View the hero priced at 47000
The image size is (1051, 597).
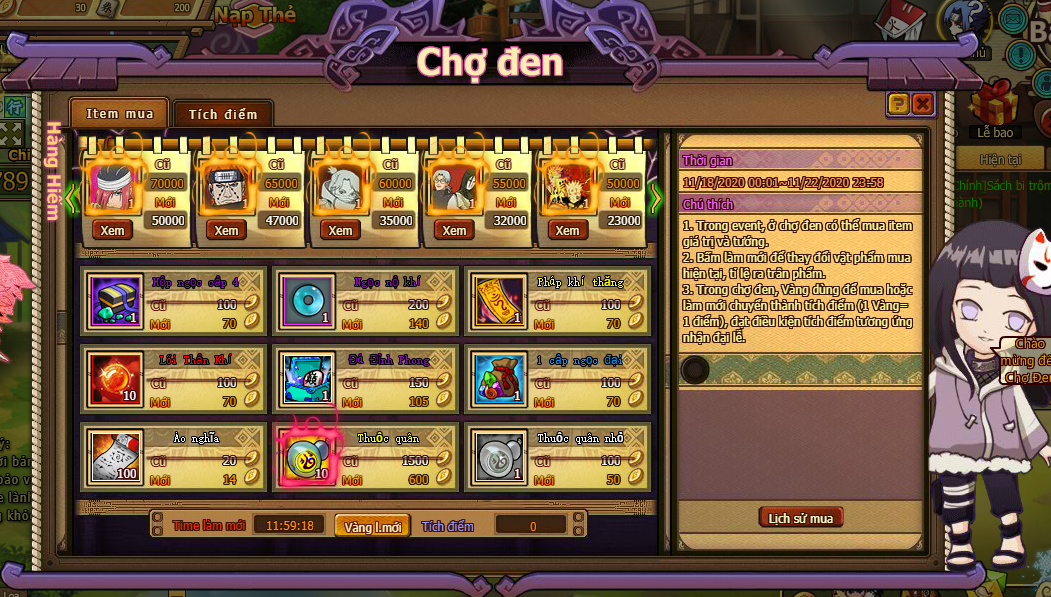click(227, 230)
